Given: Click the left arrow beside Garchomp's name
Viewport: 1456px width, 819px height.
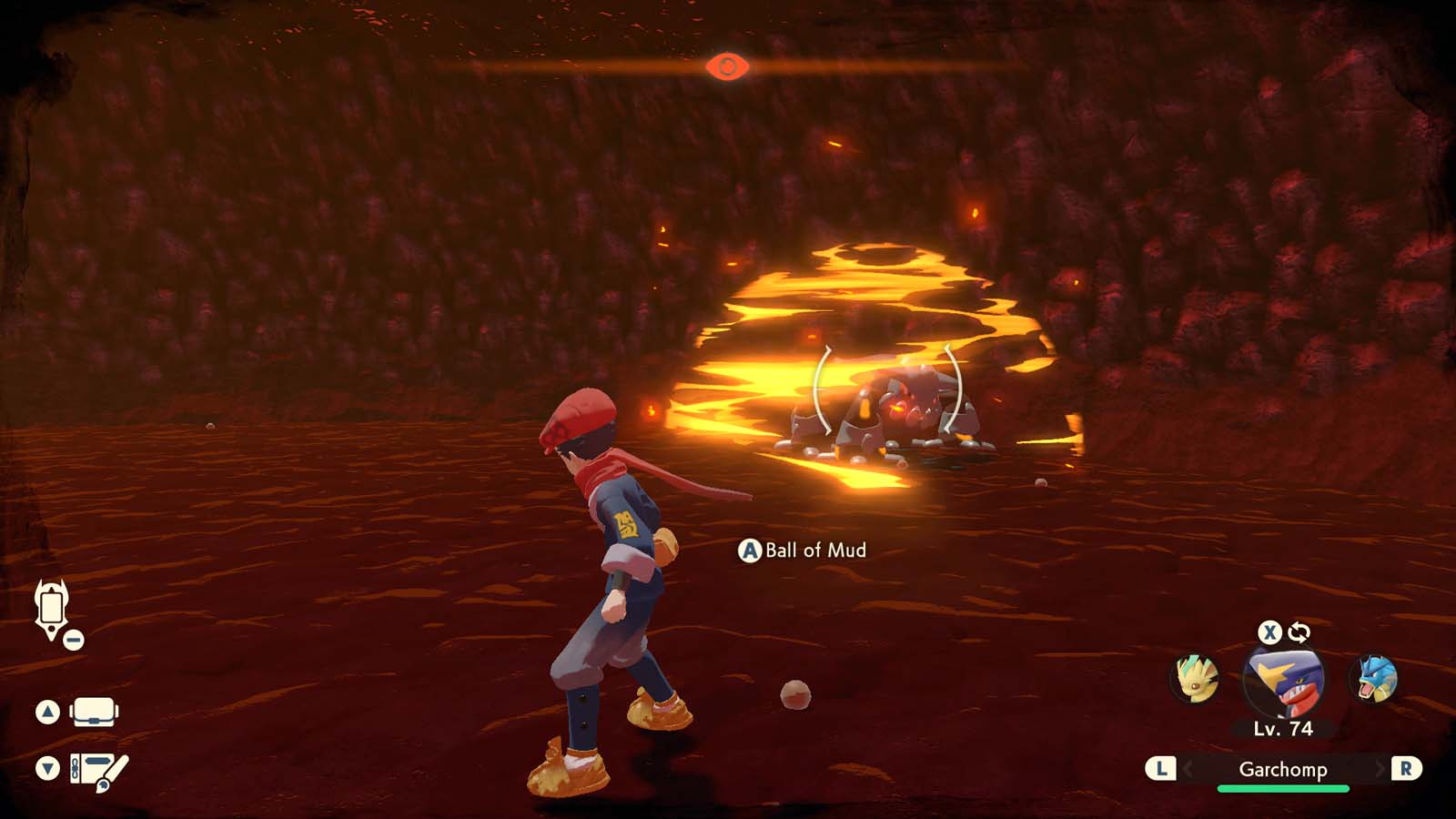Looking at the screenshot, I should pos(1188,770).
